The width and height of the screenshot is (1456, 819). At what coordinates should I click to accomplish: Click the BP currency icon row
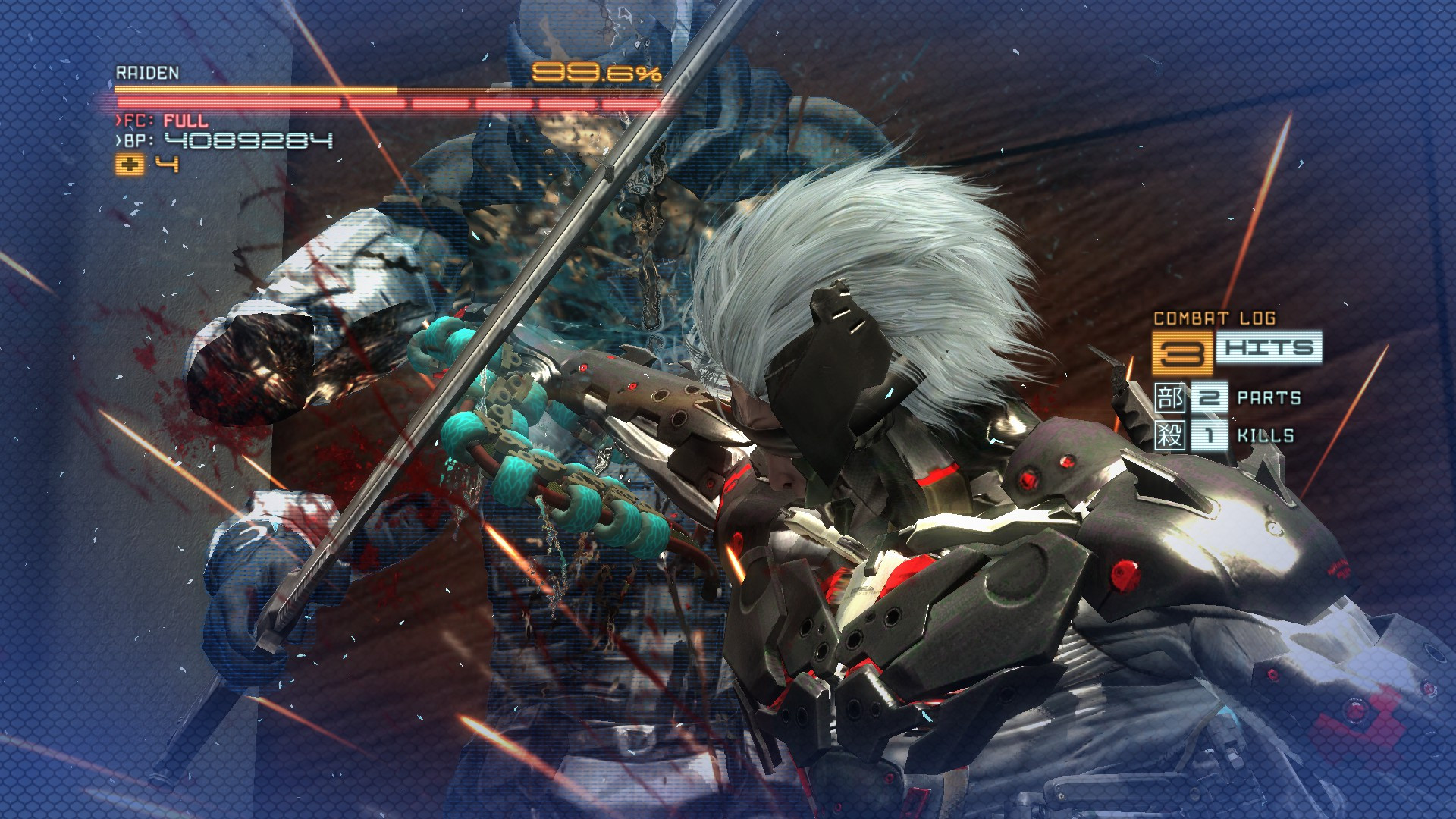(136, 141)
